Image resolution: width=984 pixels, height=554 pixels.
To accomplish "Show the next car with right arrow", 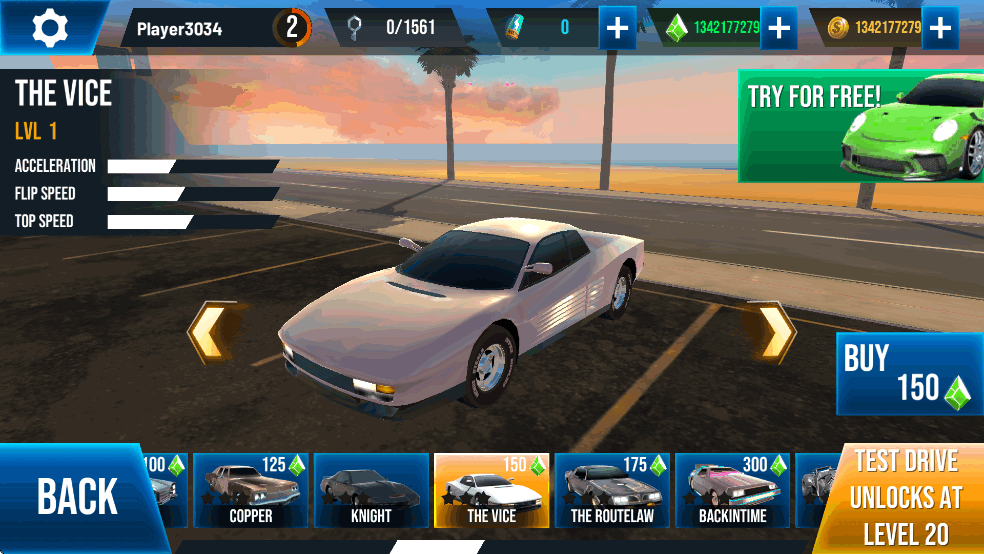I will [775, 332].
